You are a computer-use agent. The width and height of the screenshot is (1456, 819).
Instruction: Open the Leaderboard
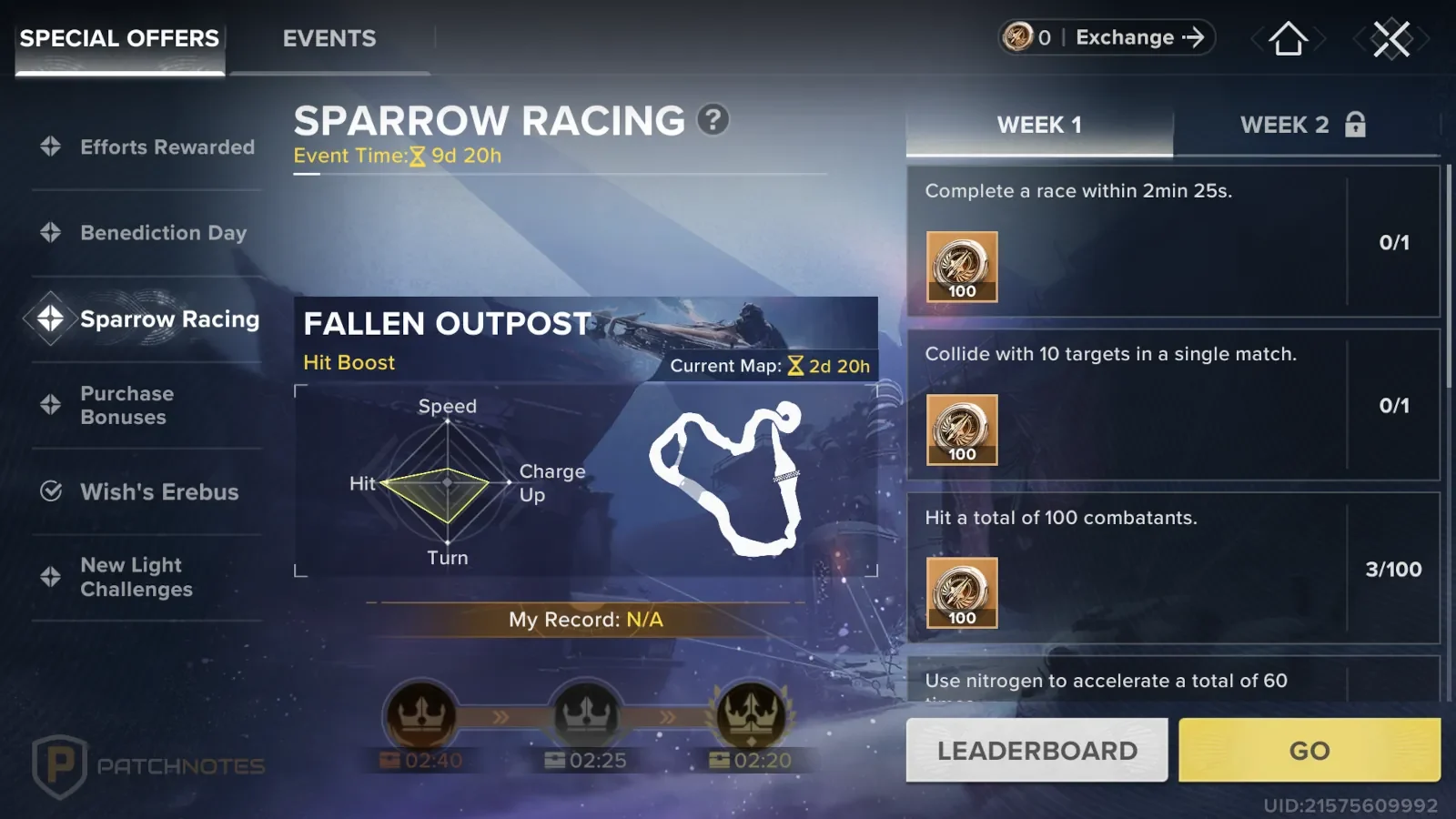pos(1036,751)
